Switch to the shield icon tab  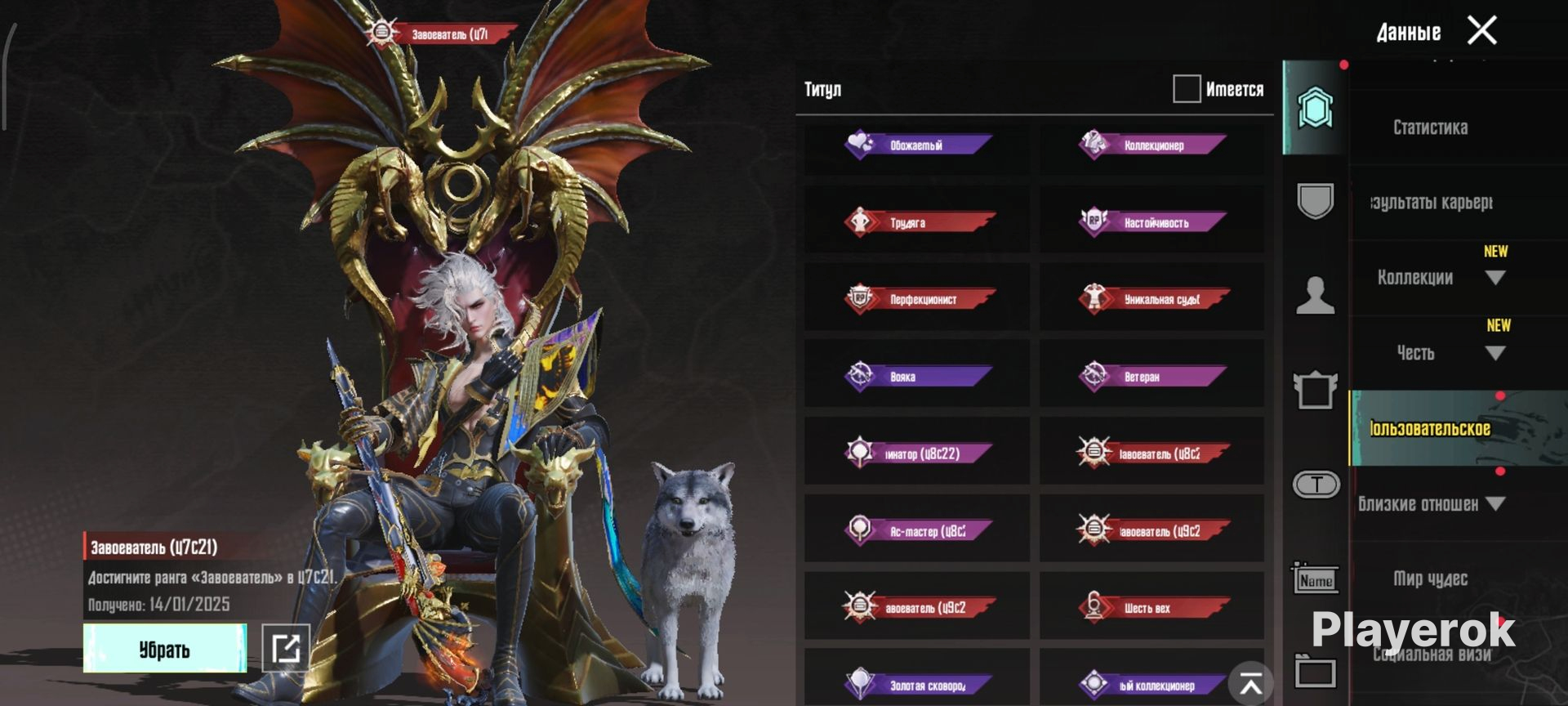point(1315,201)
